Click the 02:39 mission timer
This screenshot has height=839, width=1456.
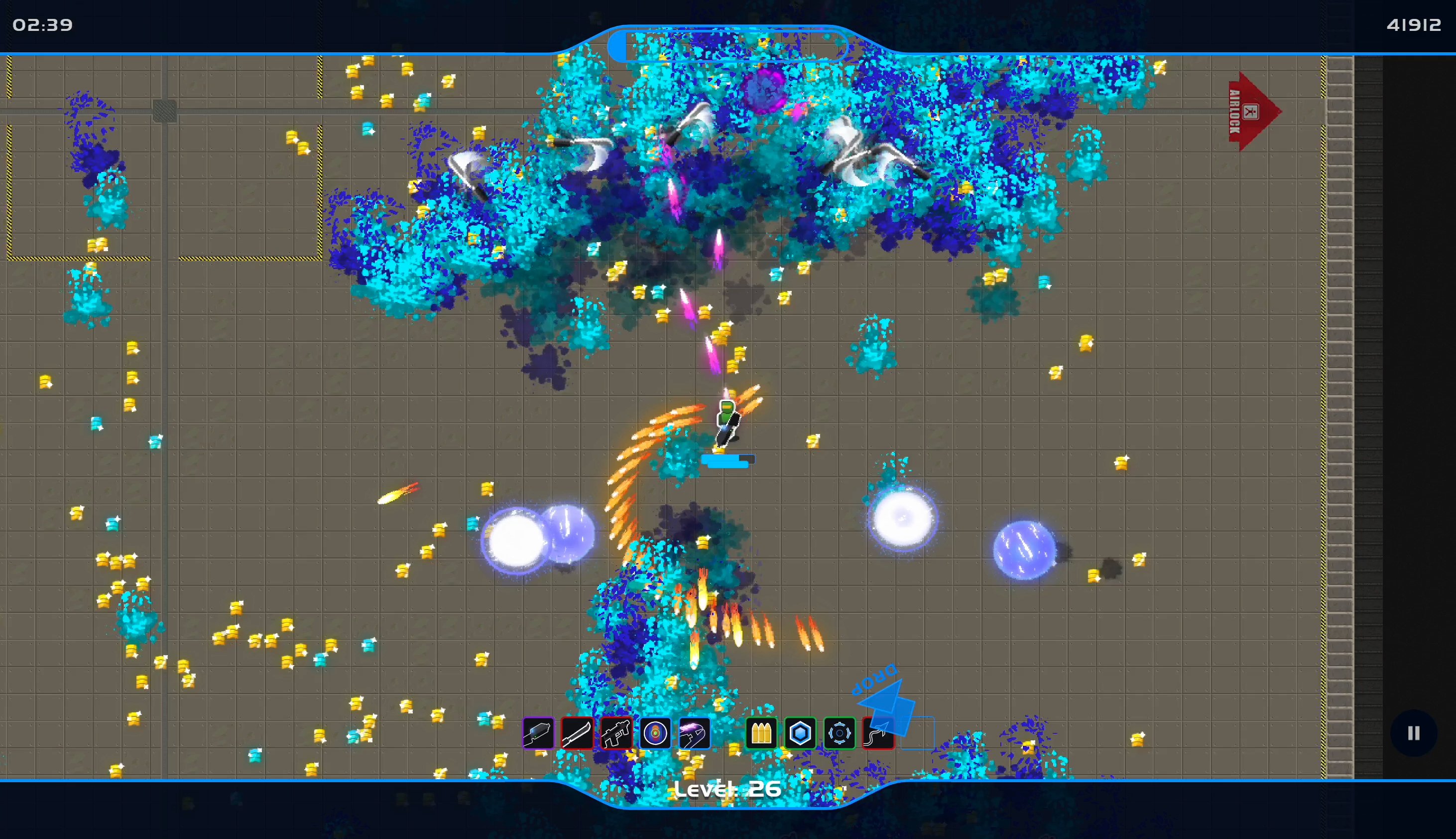click(x=42, y=24)
